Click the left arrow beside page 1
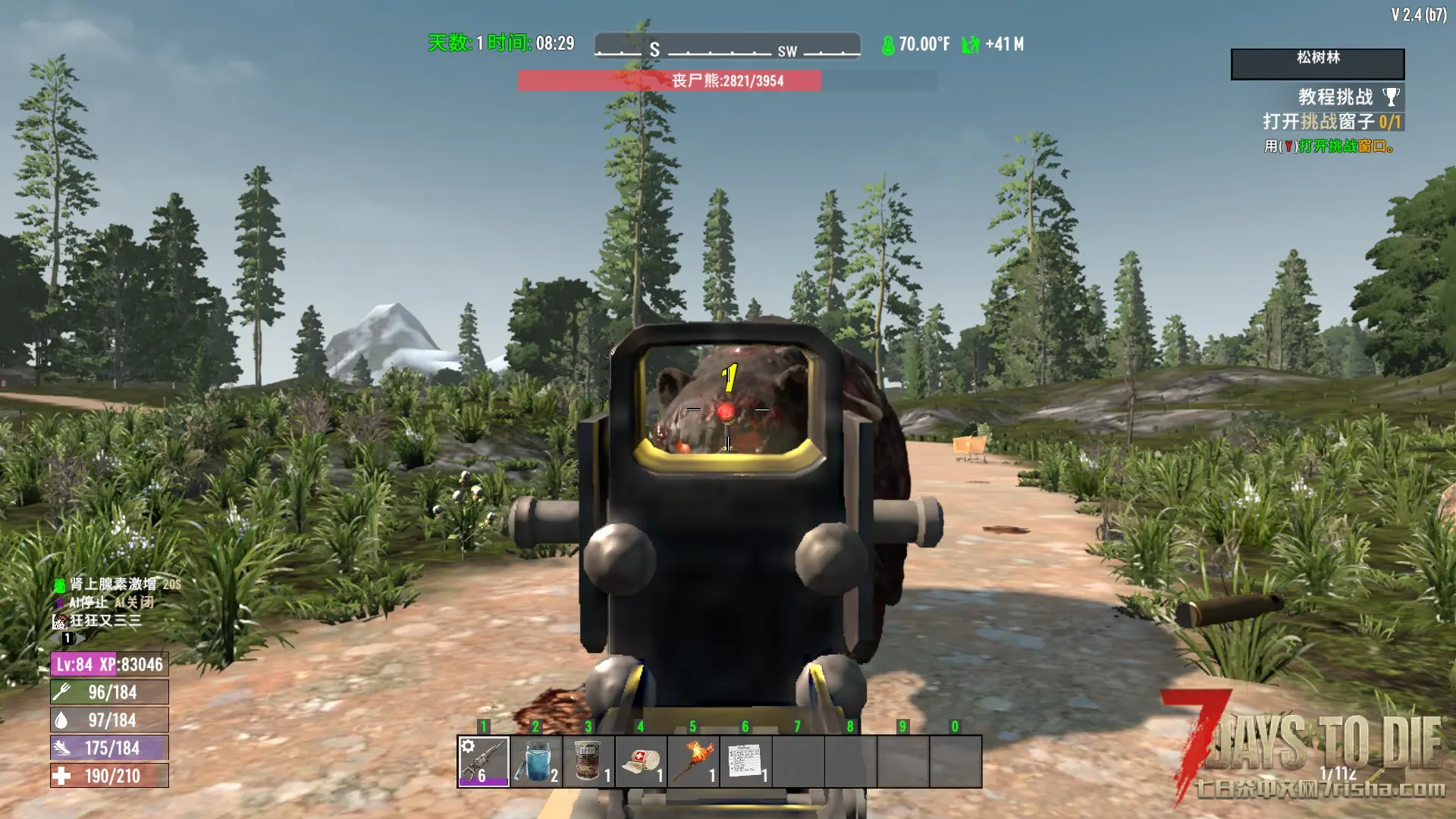The width and height of the screenshot is (1456, 819). pyautogui.click(x=55, y=639)
